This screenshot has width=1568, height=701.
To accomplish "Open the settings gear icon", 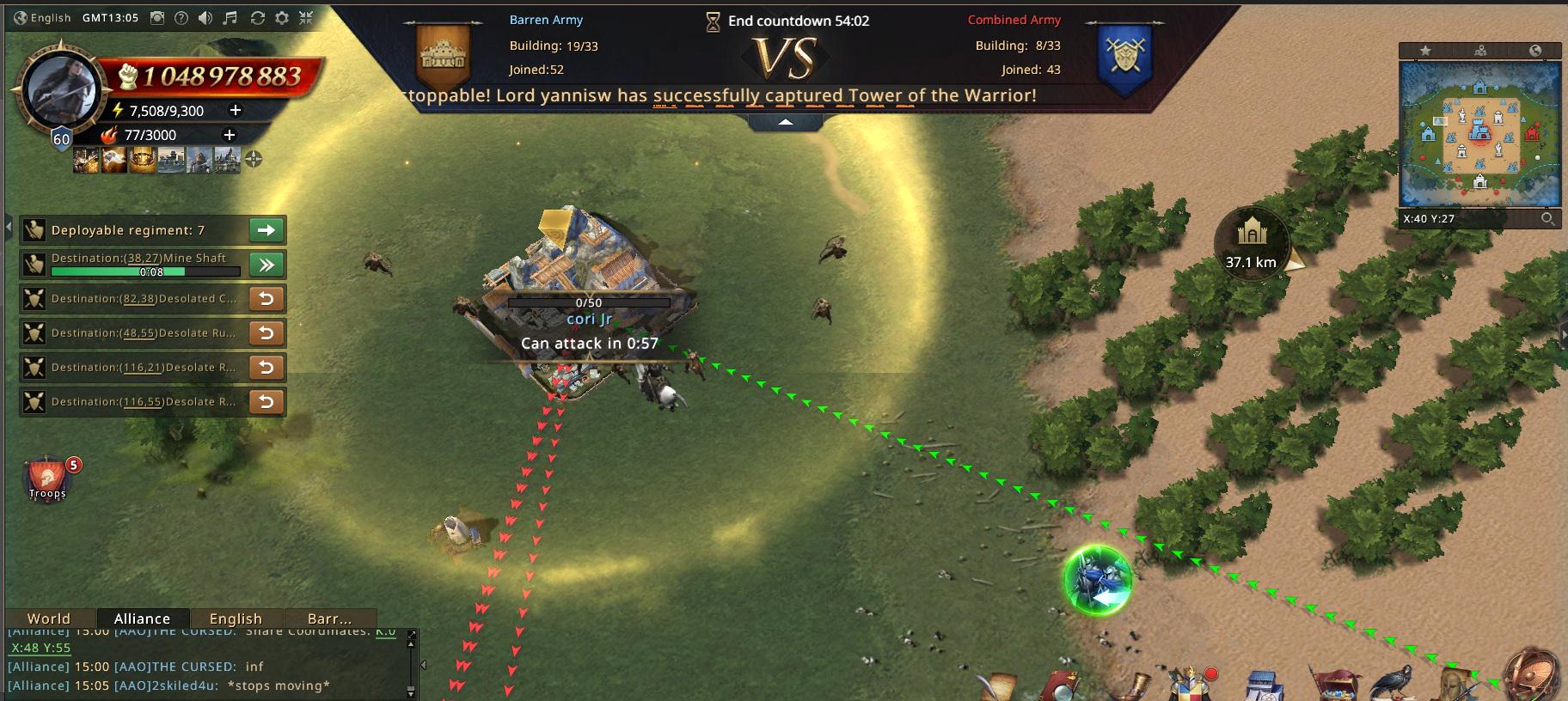I will click(x=281, y=17).
